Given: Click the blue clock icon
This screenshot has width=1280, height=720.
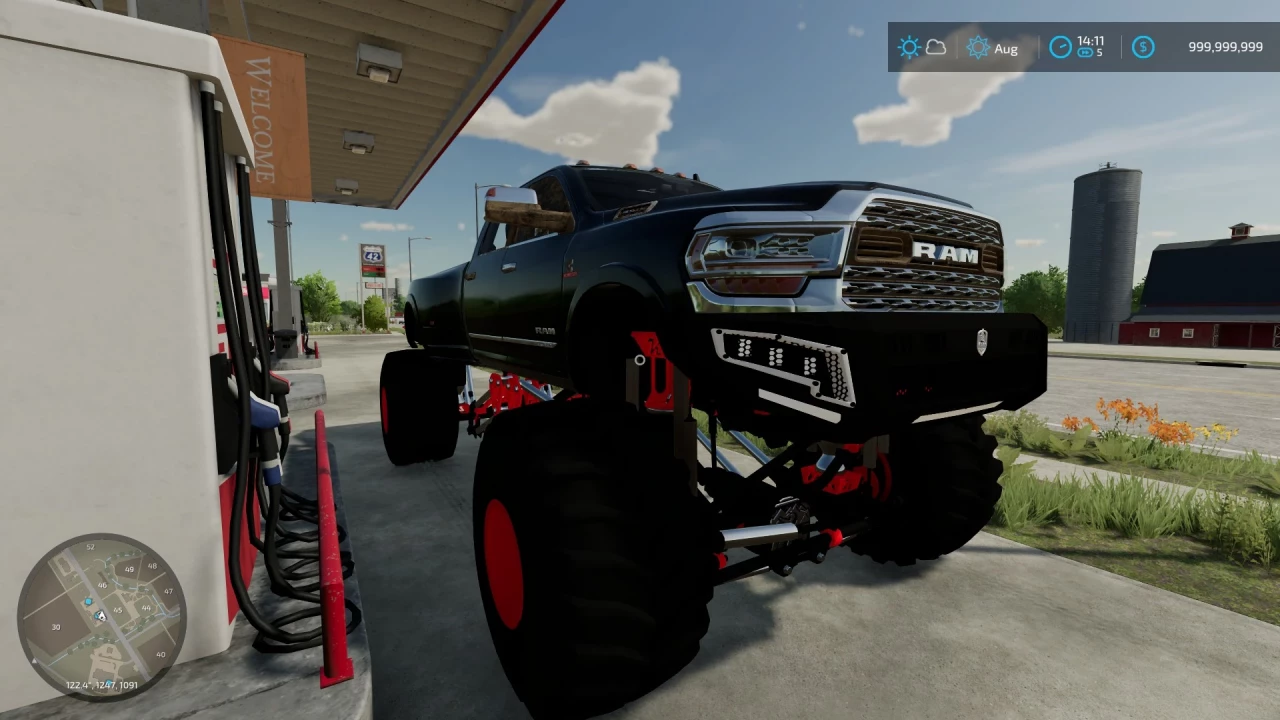Looking at the screenshot, I should (1061, 46).
